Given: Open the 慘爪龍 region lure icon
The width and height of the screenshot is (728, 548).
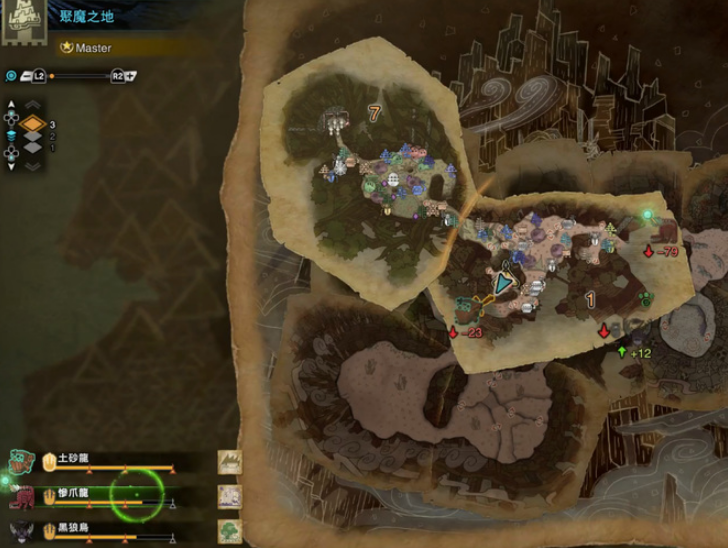Looking at the screenshot, I should pyautogui.click(x=231, y=495).
